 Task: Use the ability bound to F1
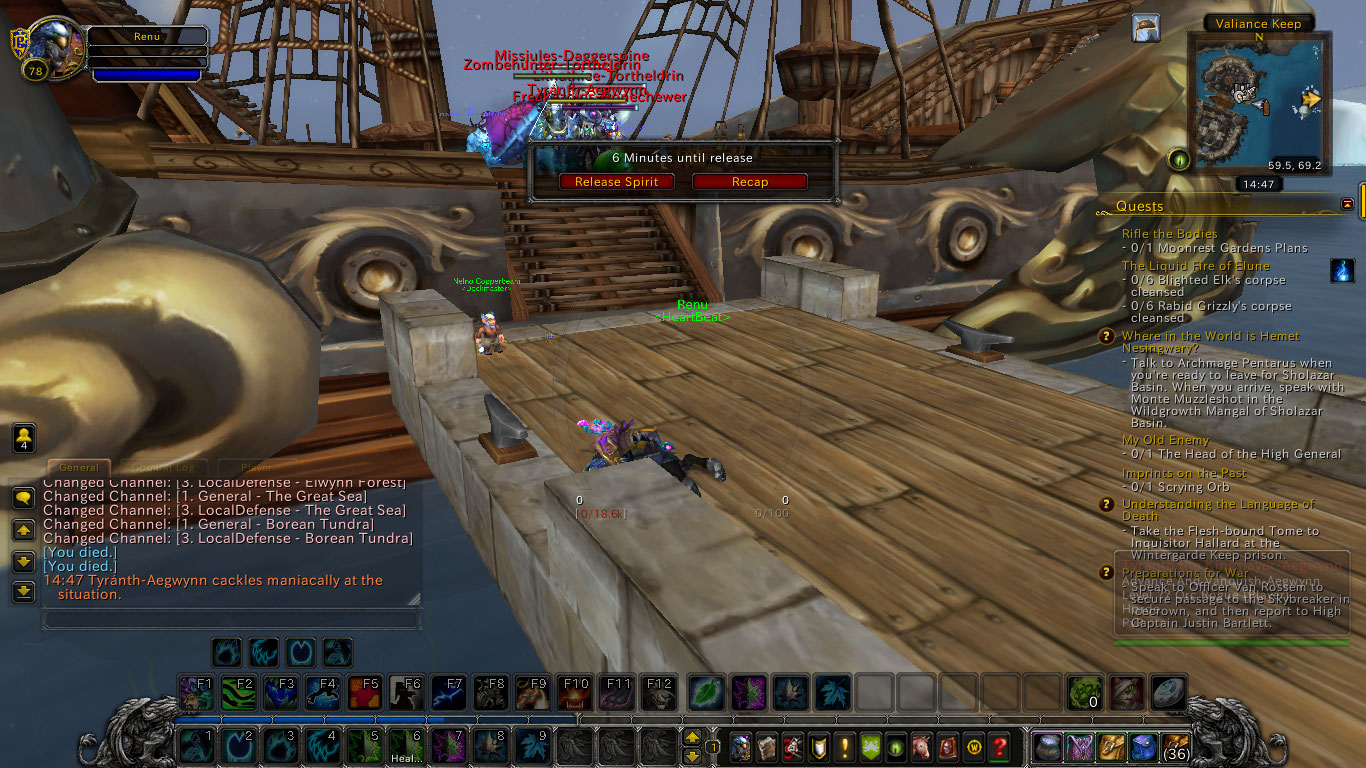(x=196, y=692)
